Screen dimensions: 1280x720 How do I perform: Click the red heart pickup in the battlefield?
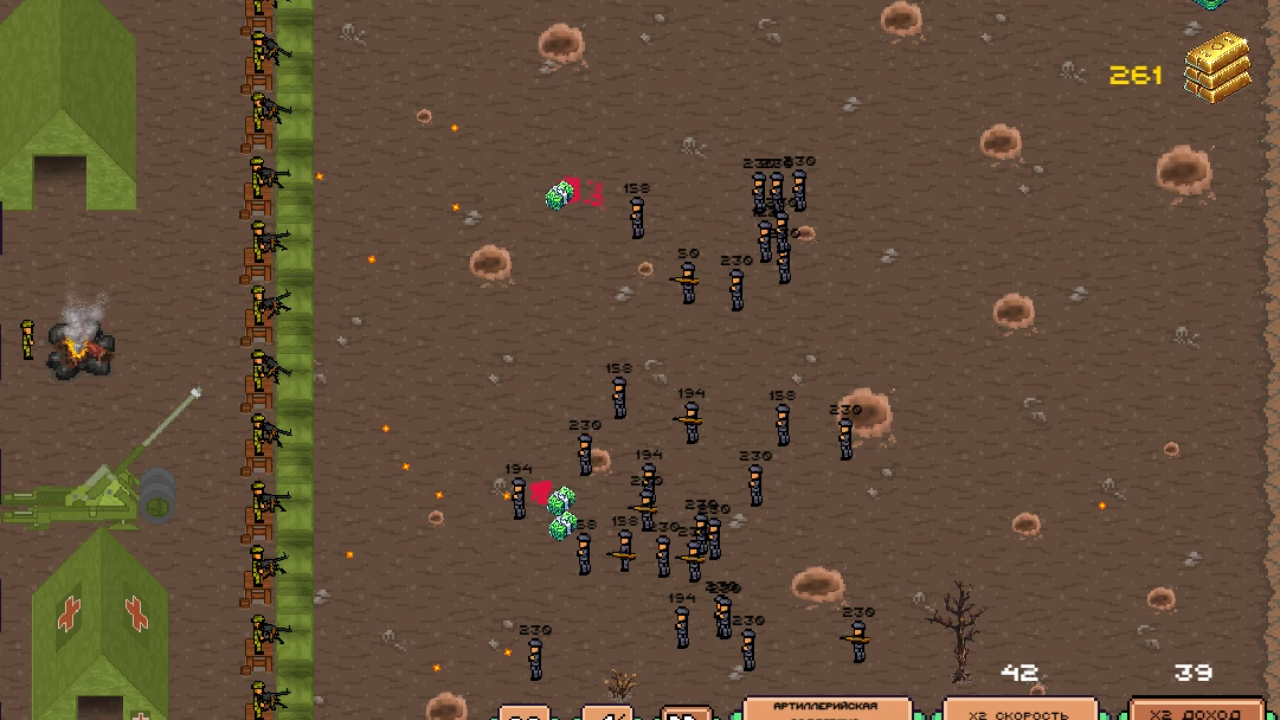pyautogui.click(x=543, y=492)
